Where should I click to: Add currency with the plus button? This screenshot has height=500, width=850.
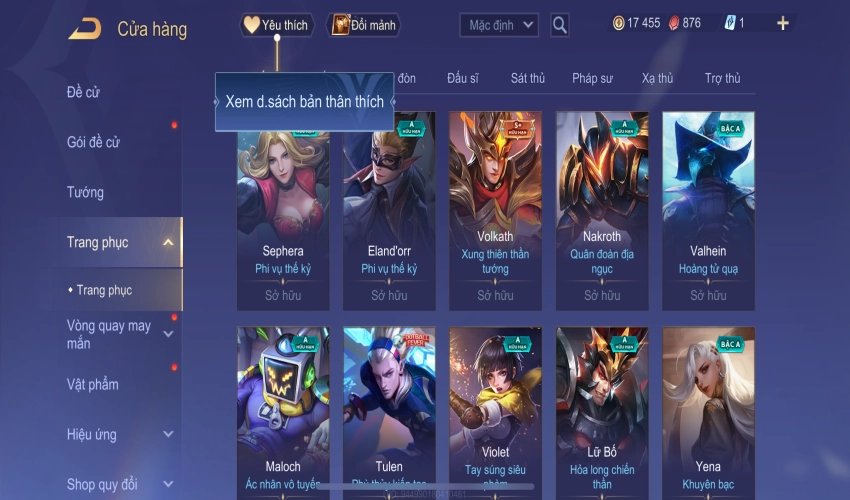pyautogui.click(x=782, y=23)
